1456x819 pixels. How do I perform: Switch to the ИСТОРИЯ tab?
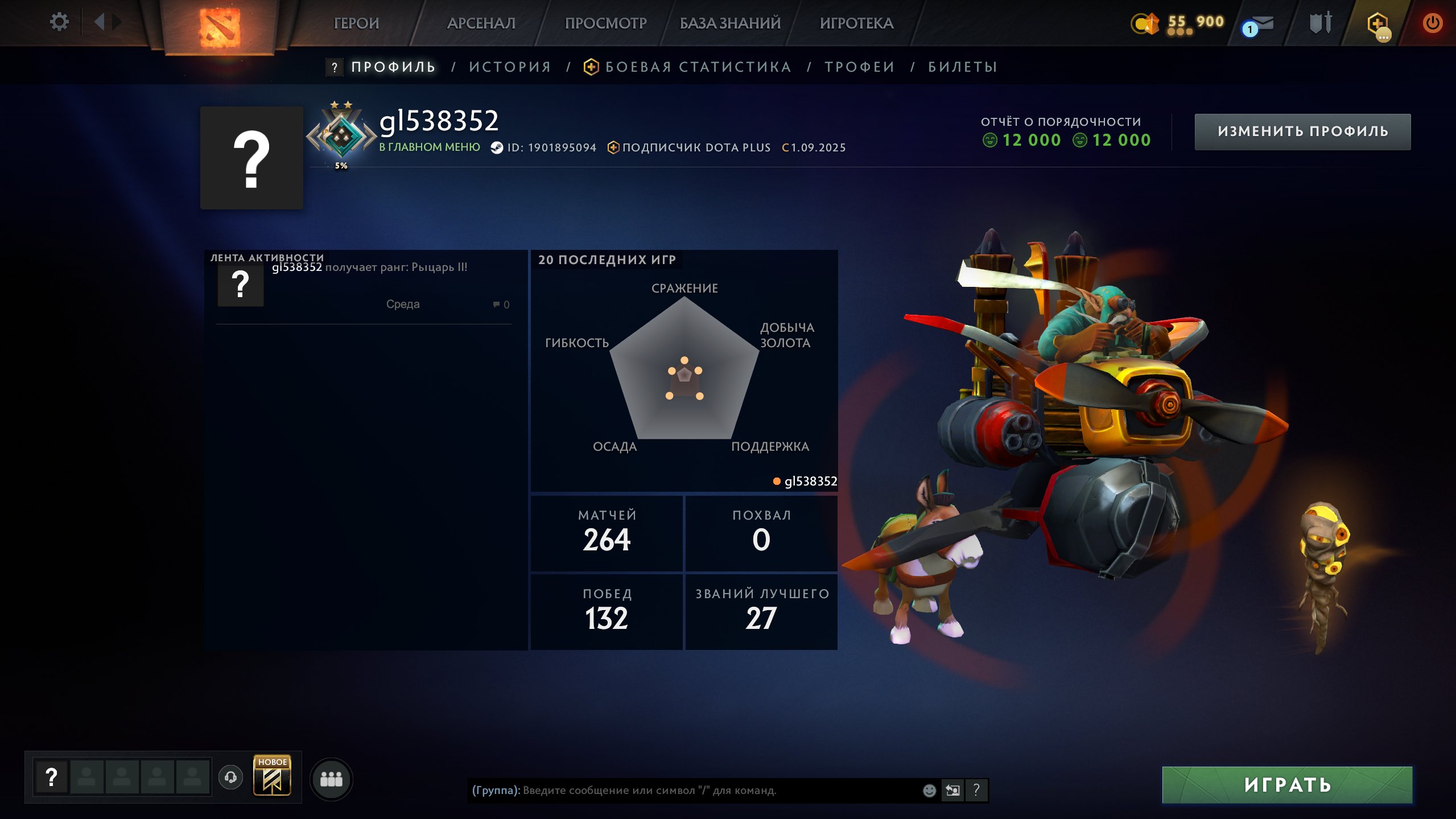pos(510,67)
